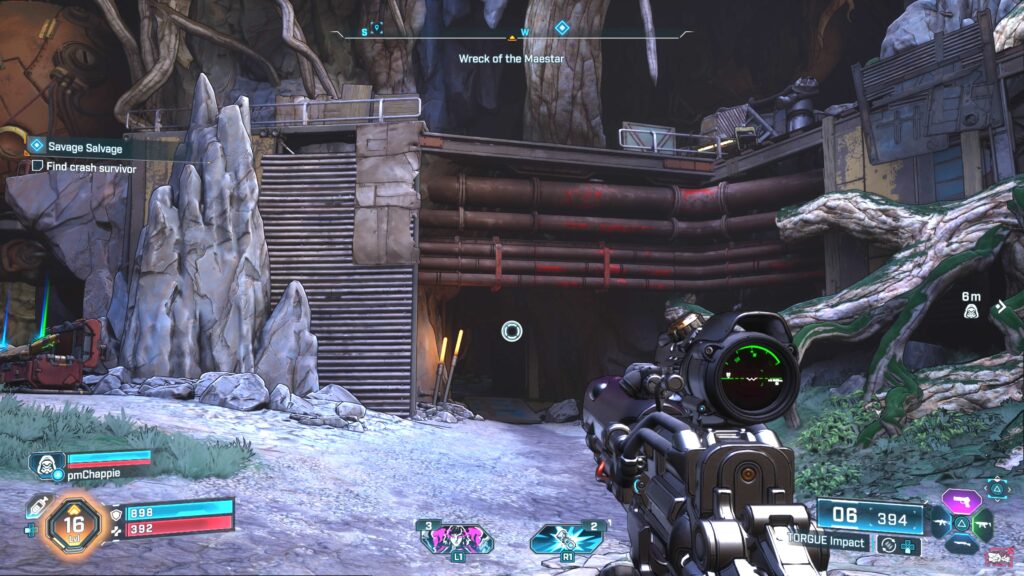Select the equipped pink pistol weapon slot
The image size is (1024, 576).
point(961,501)
